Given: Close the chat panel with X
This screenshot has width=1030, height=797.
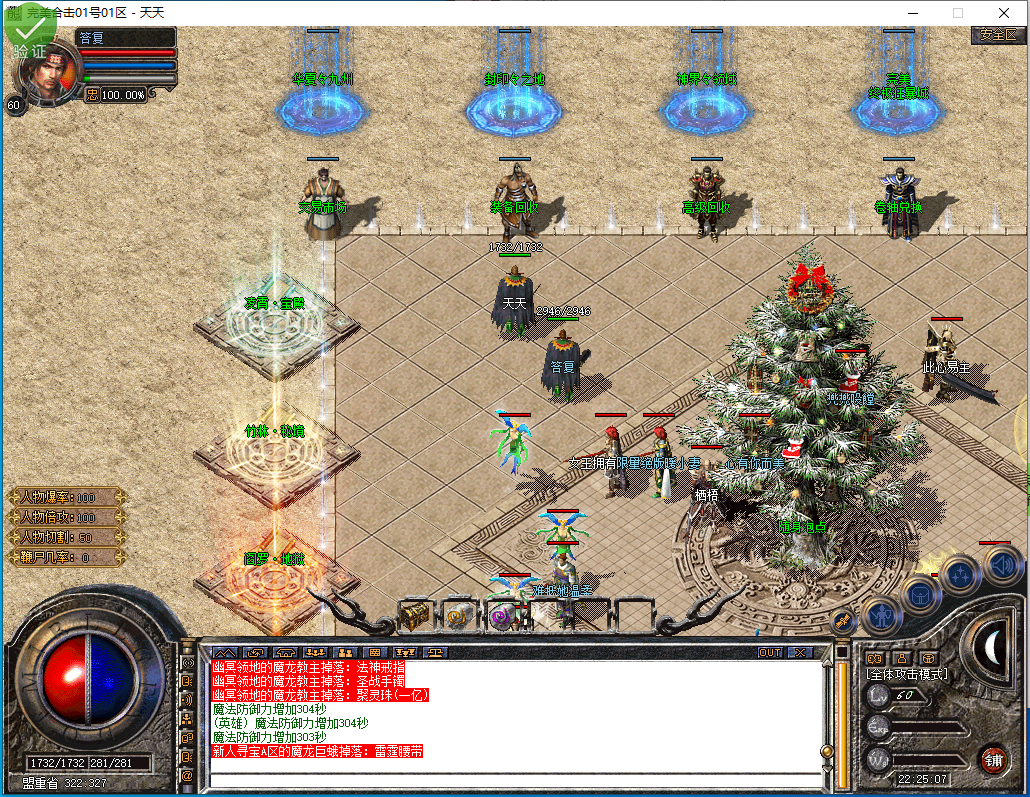Looking at the screenshot, I should (799, 652).
